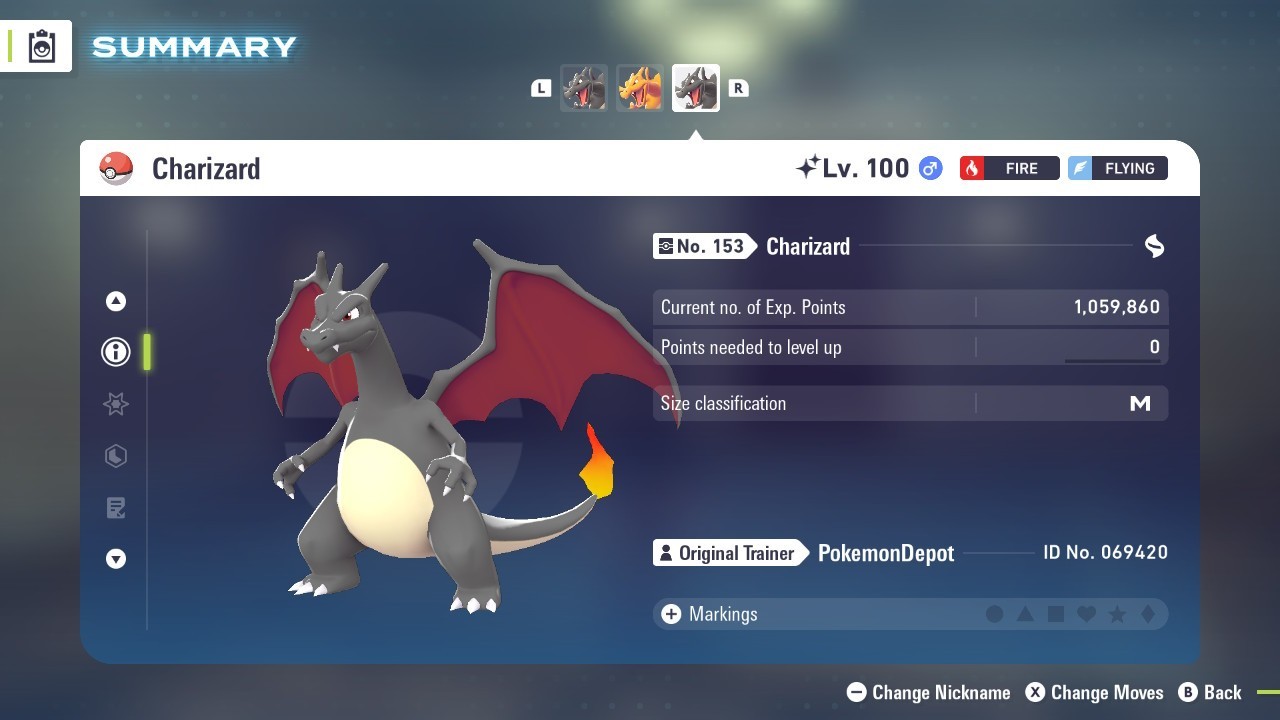Switch to the starburst page tab
1280x720 pixels.
point(116,404)
